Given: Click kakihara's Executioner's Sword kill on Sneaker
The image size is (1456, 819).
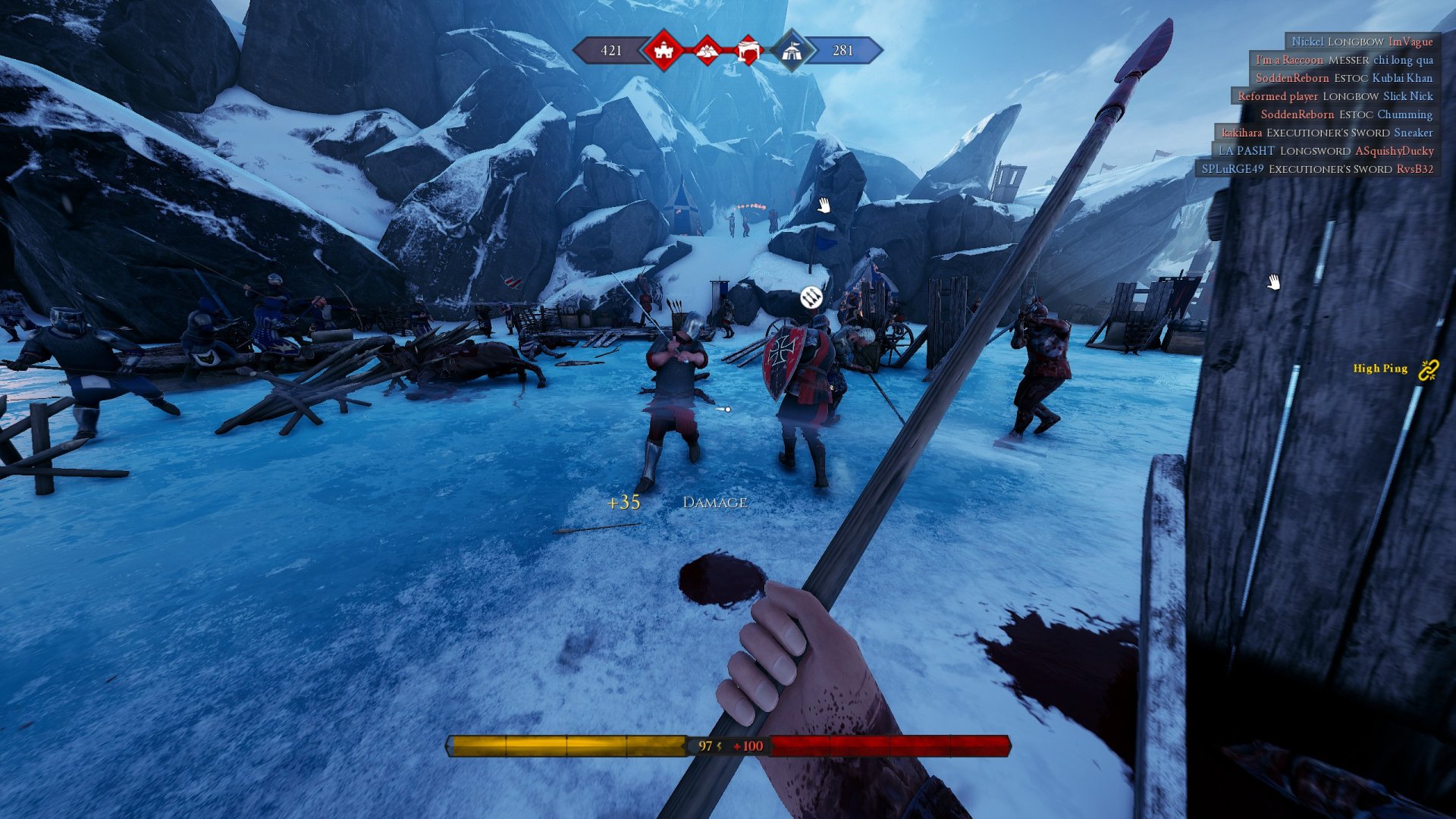Looking at the screenshot, I should click(x=1327, y=133).
